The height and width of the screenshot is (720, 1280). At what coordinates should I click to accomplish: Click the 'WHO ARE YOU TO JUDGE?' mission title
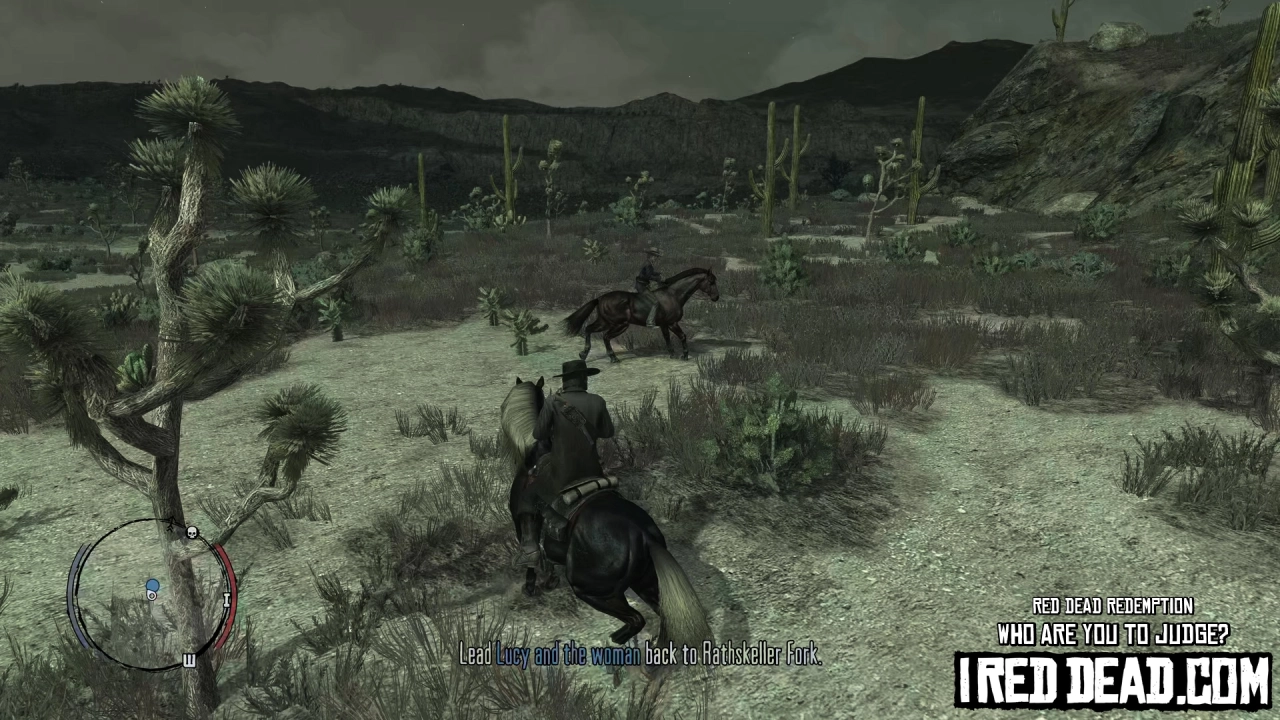[x=1113, y=634]
